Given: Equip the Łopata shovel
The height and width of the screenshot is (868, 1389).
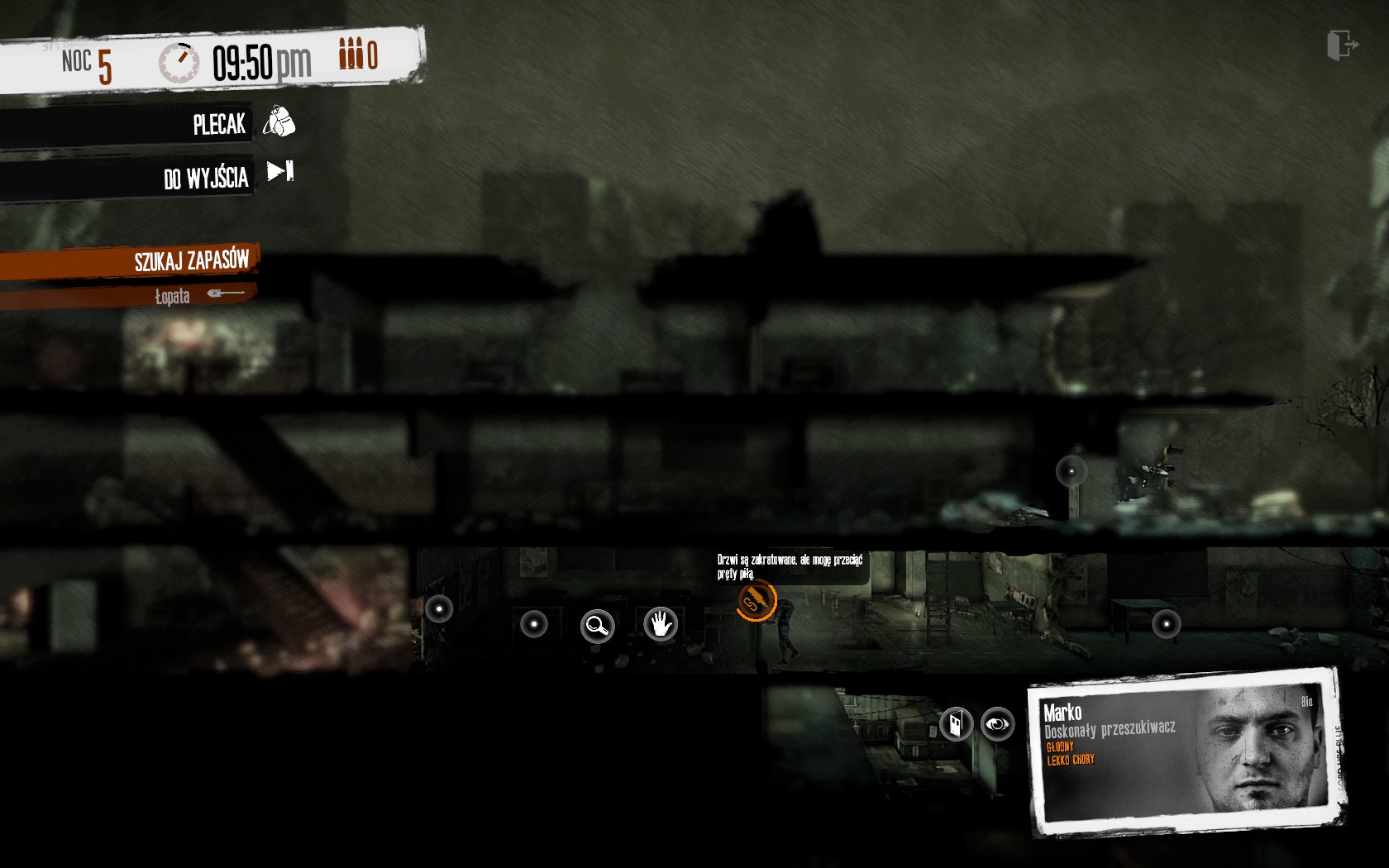Looking at the screenshot, I should pyautogui.click(x=198, y=295).
